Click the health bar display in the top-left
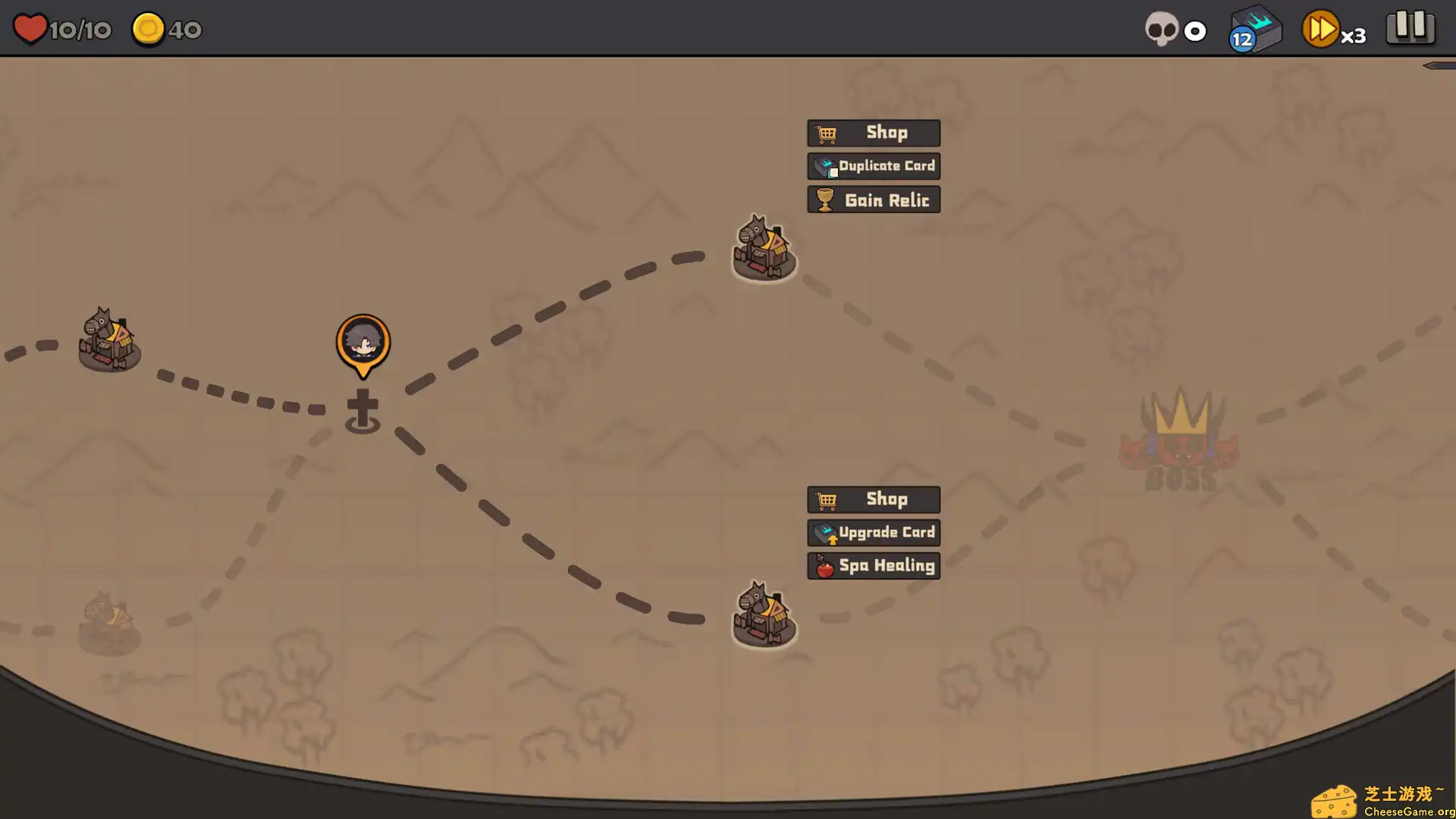Screen dimensions: 1456x819 tap(61, 29)
